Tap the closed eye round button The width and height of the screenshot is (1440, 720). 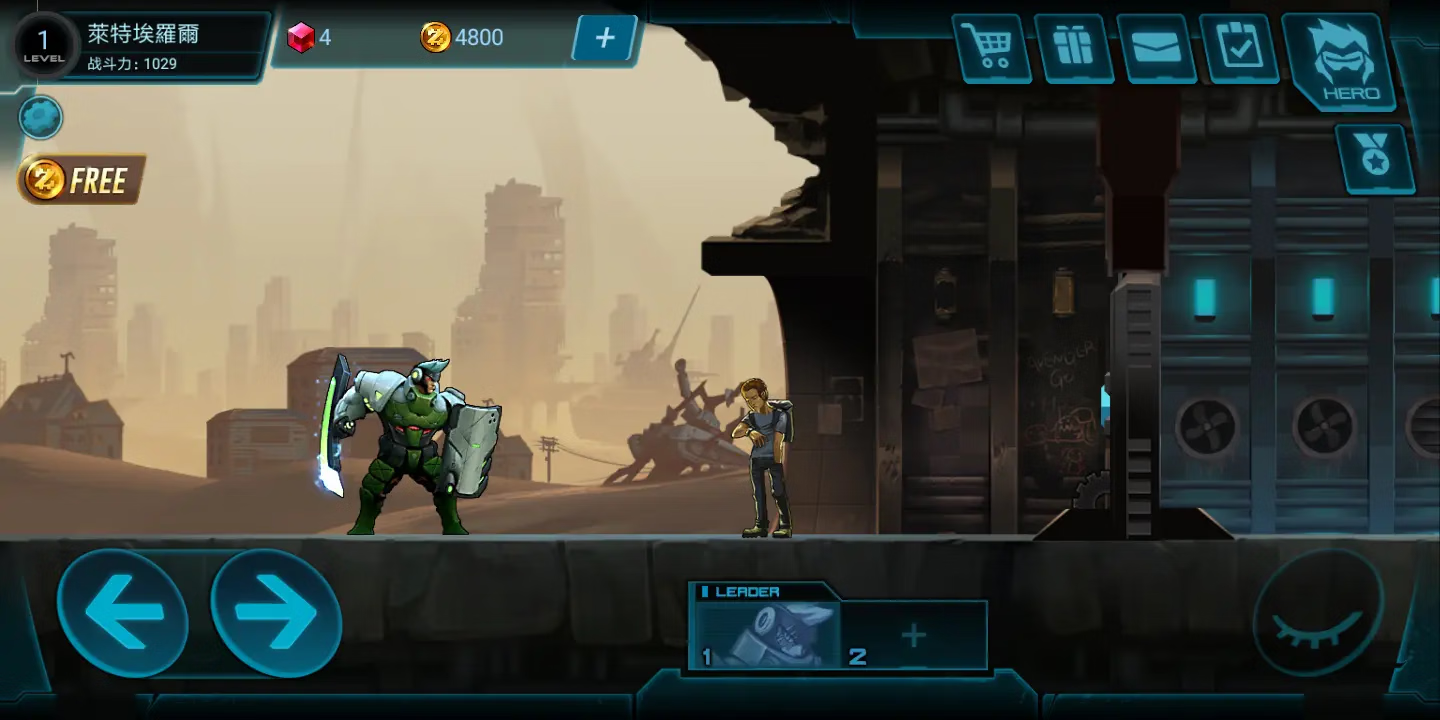click(1317, 612)
